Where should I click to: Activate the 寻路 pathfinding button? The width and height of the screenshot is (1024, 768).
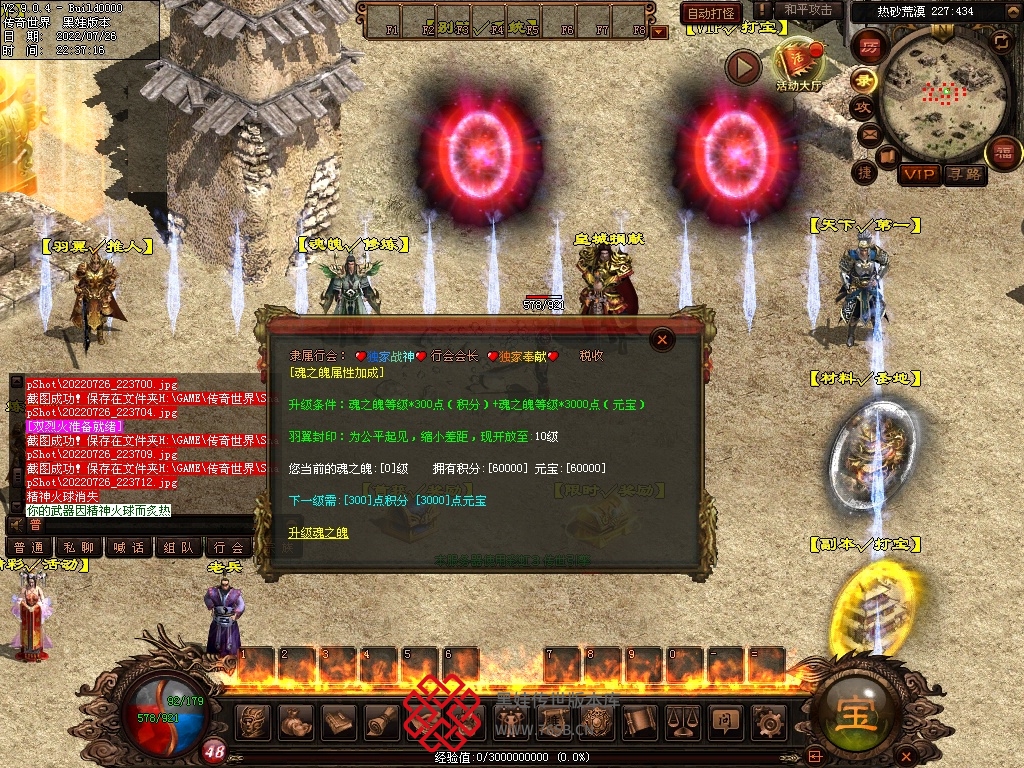pos(964,175)
